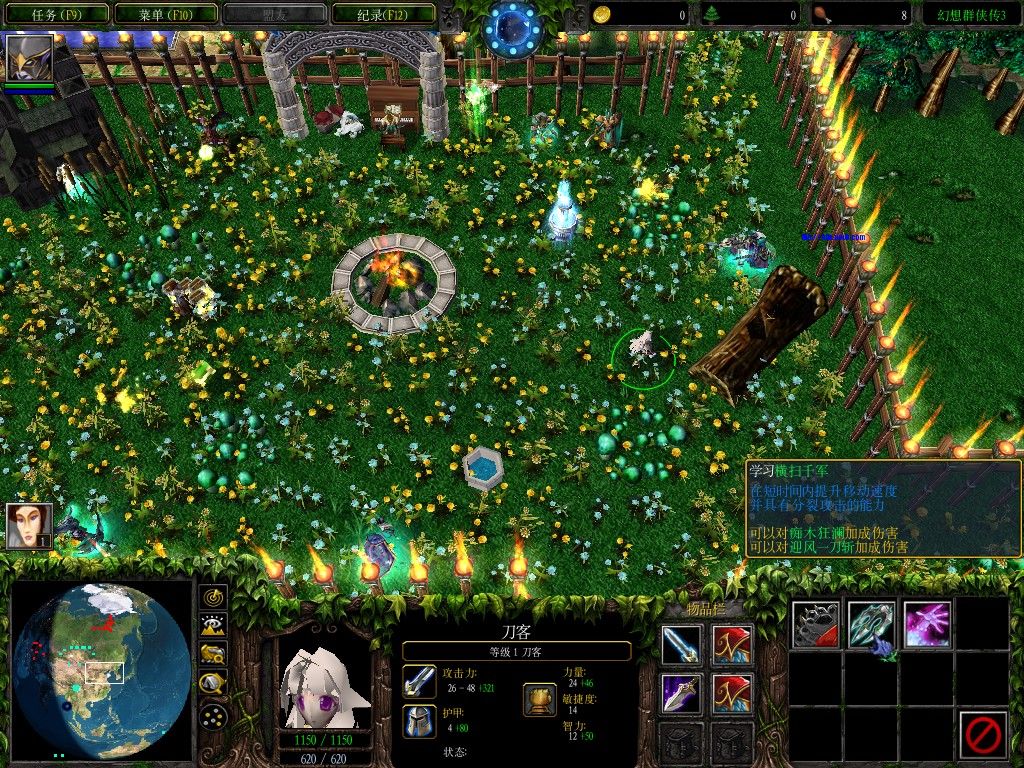The image size is (1024, 768).
Task: Select the female hero icon above the minimap
Action: tap(29, 526)
